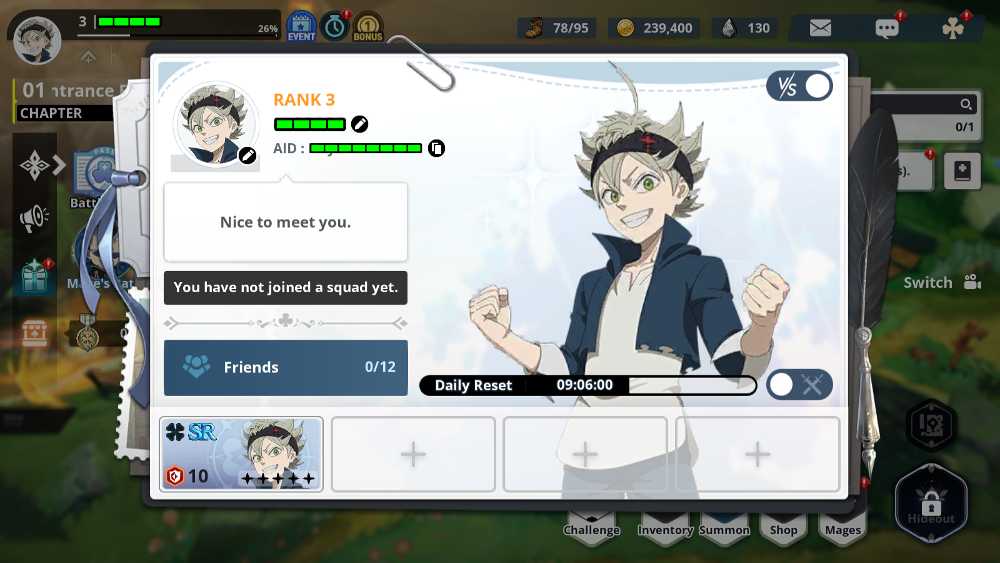Open the Mages tab
Screen dimensions: 1000x563
[842, 527]
